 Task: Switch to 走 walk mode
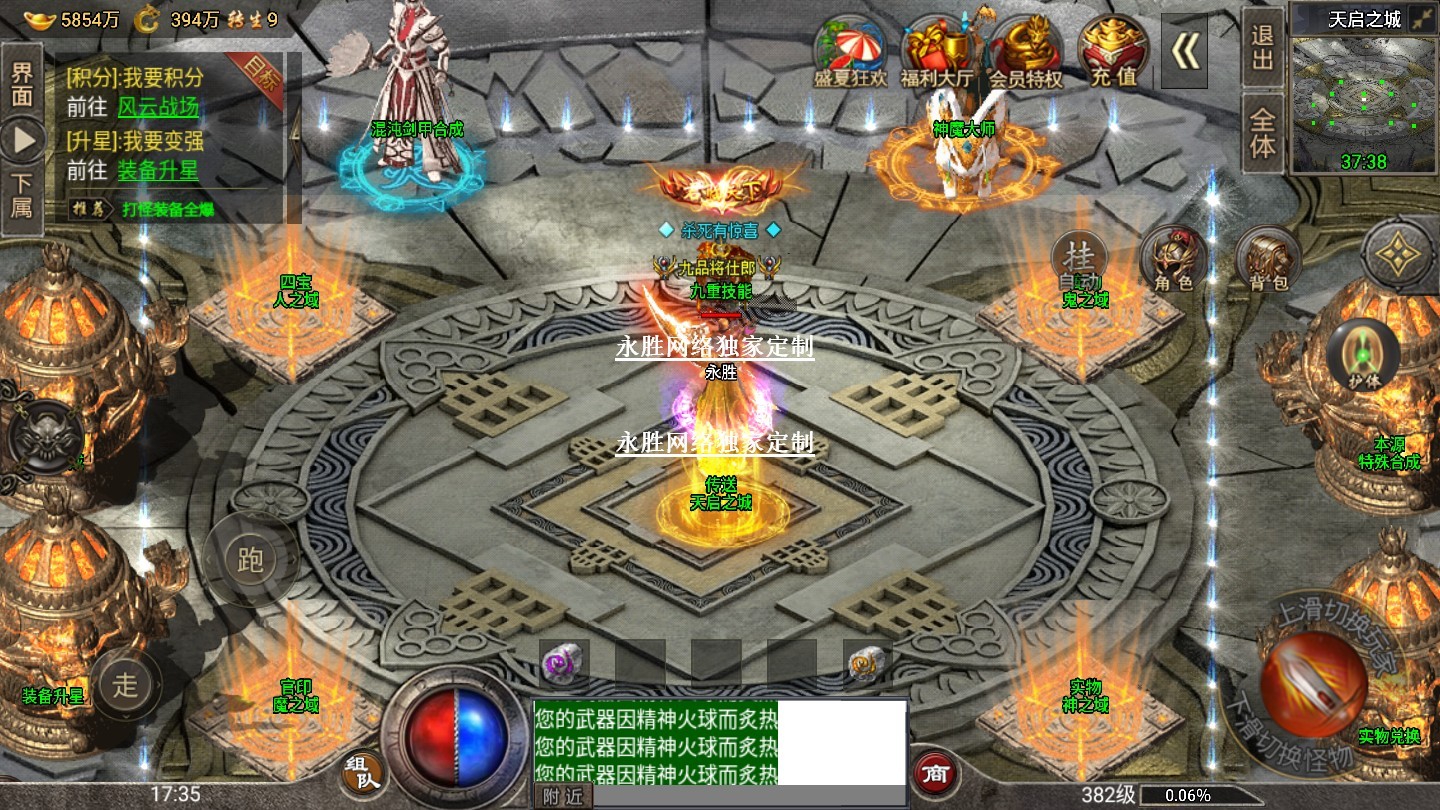(126, 685)
